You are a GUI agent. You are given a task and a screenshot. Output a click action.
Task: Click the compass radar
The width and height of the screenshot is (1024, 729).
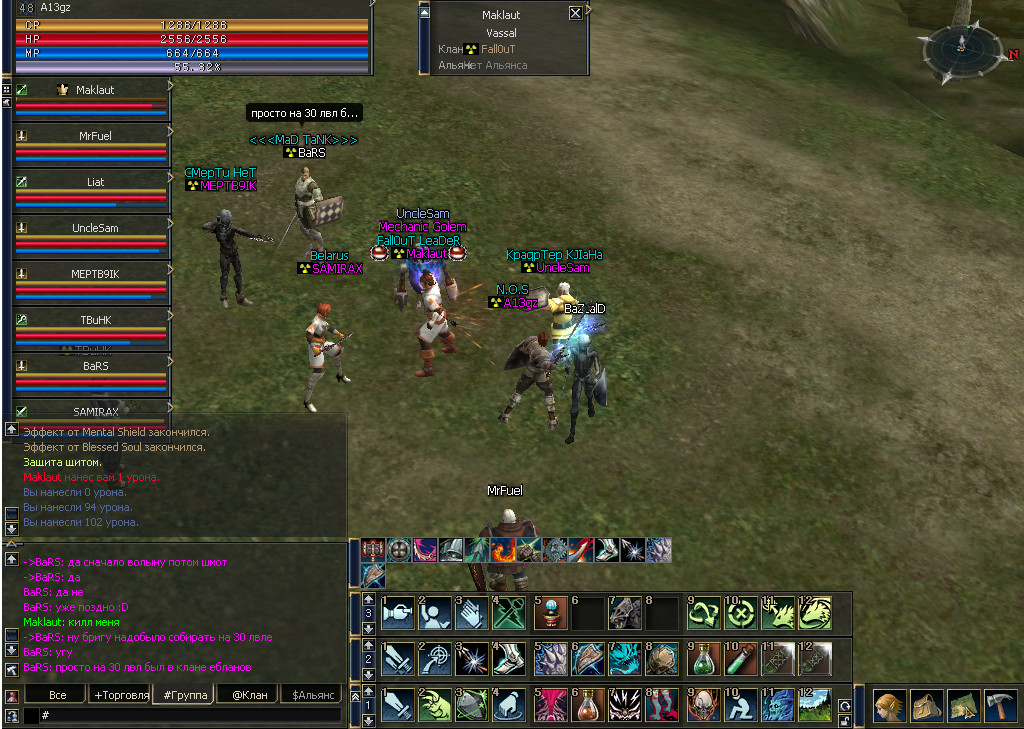(961, 52)
